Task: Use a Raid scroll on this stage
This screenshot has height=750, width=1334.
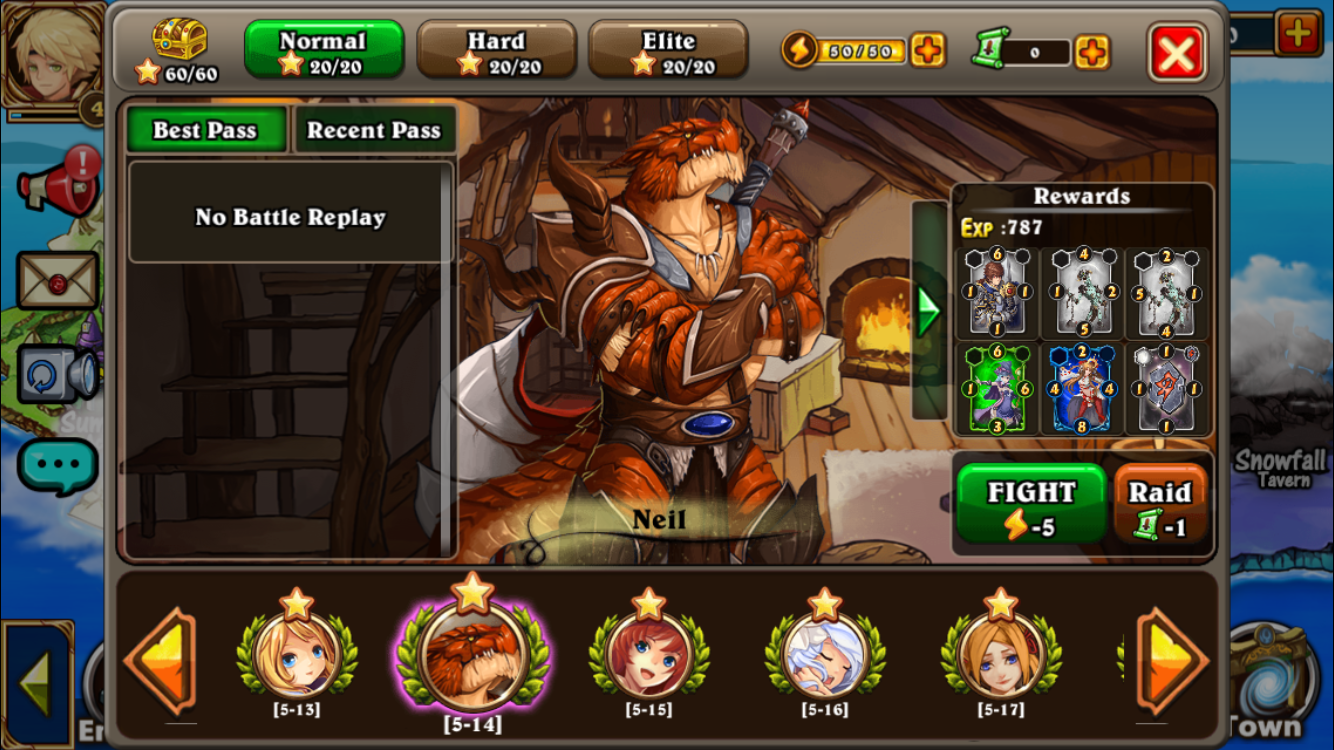Action: [x=1160, y=507]
